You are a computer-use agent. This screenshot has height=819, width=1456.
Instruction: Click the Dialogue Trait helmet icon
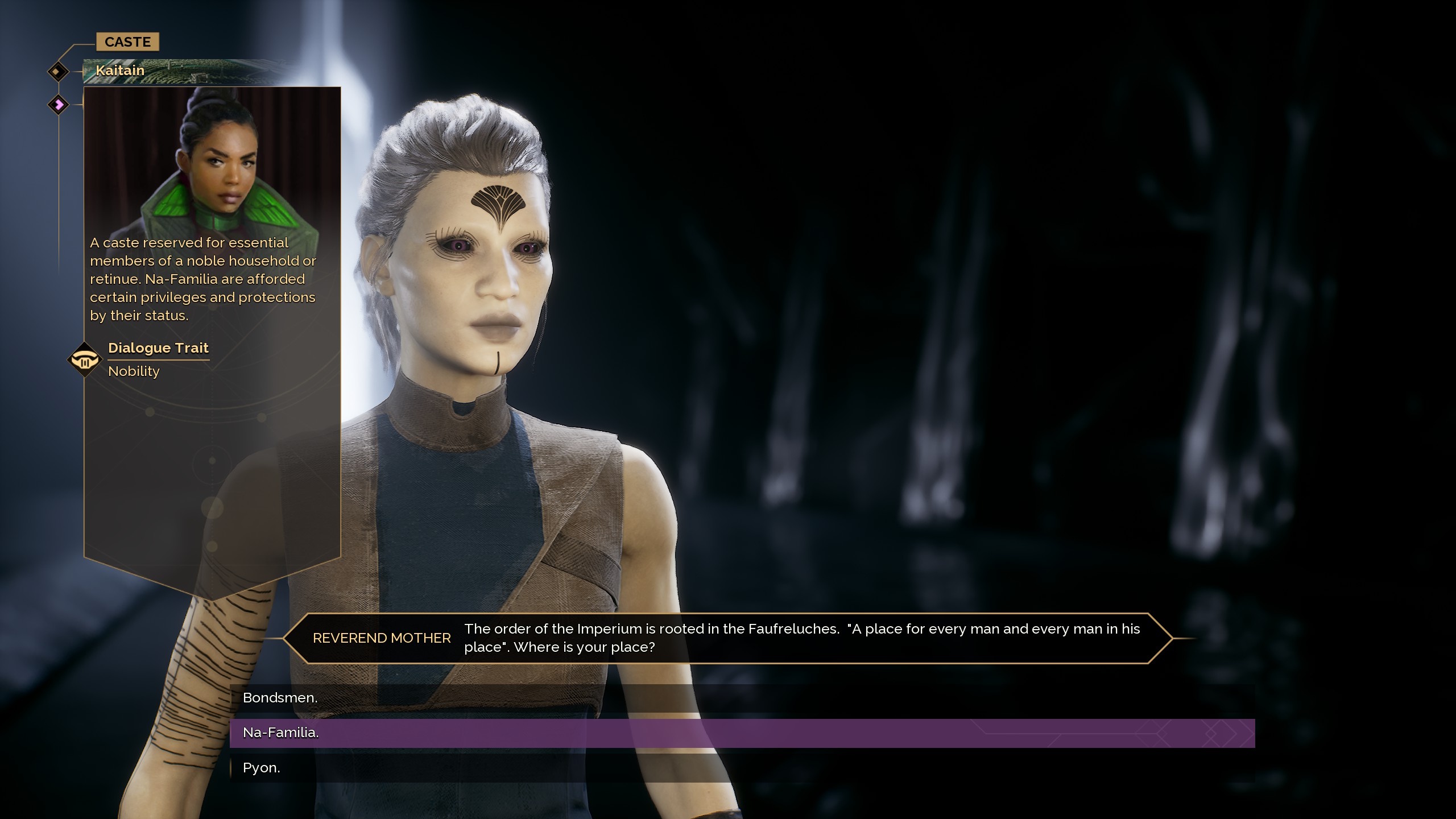point(84,358)
